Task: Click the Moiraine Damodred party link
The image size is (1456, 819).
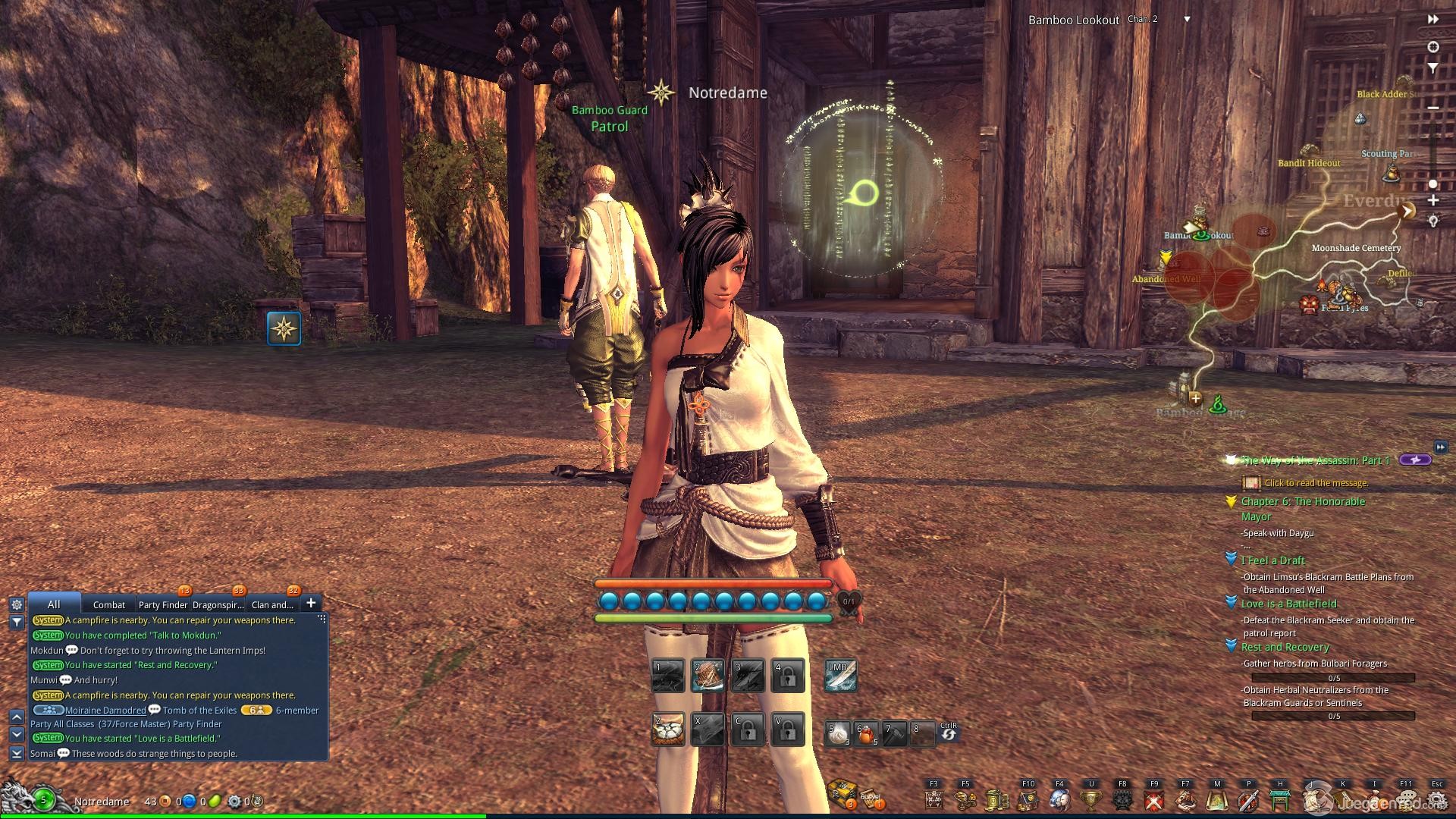Action: coord(105,711)
